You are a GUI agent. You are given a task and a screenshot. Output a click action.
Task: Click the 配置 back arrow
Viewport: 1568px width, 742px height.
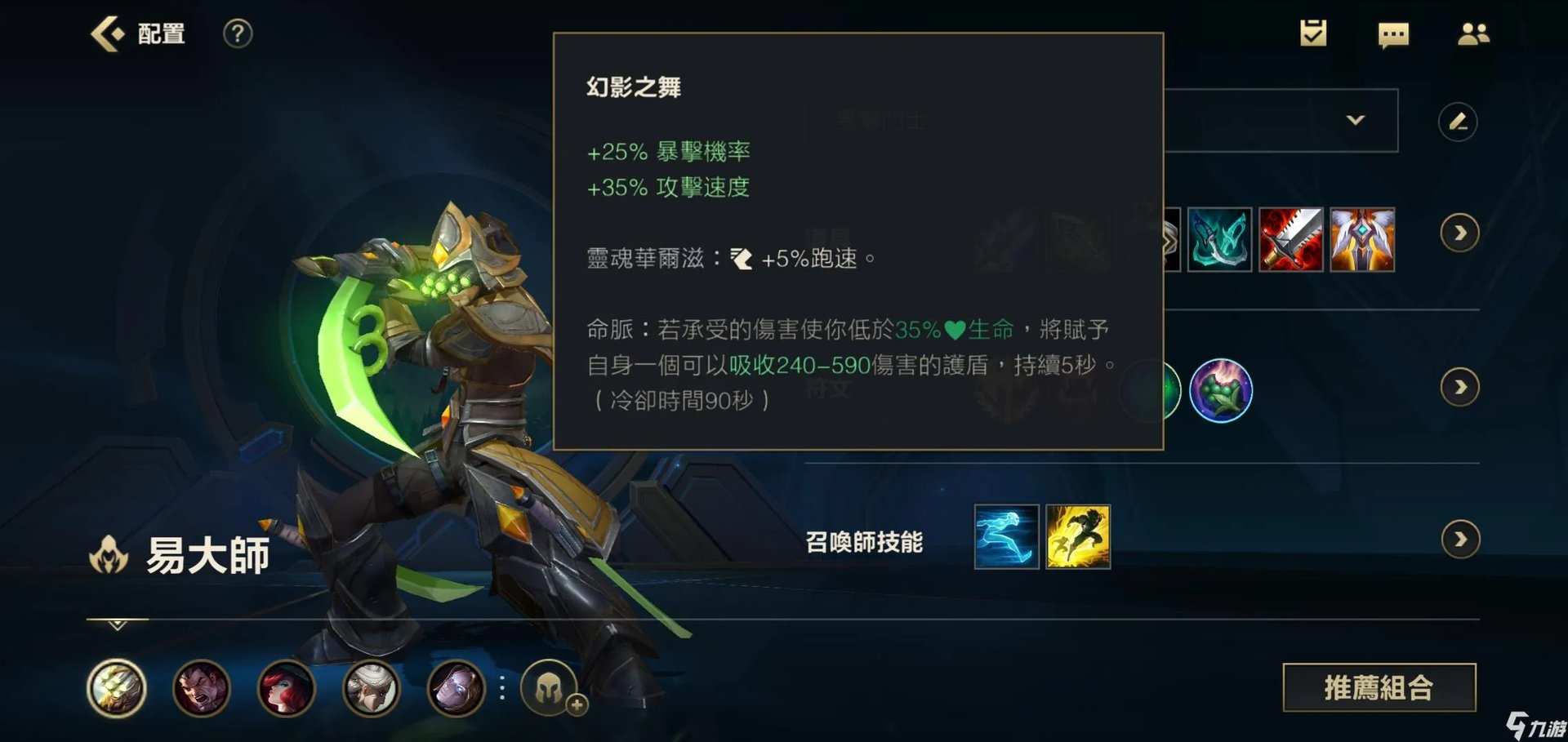tap(105, 33)
